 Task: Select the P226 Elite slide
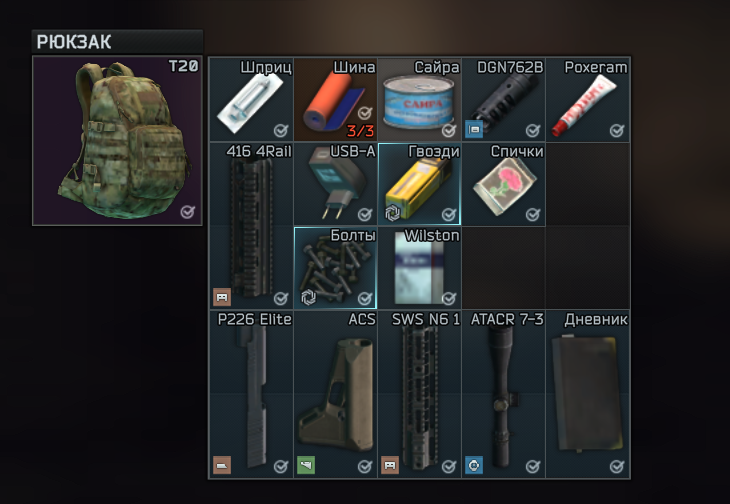pos(251,393)
